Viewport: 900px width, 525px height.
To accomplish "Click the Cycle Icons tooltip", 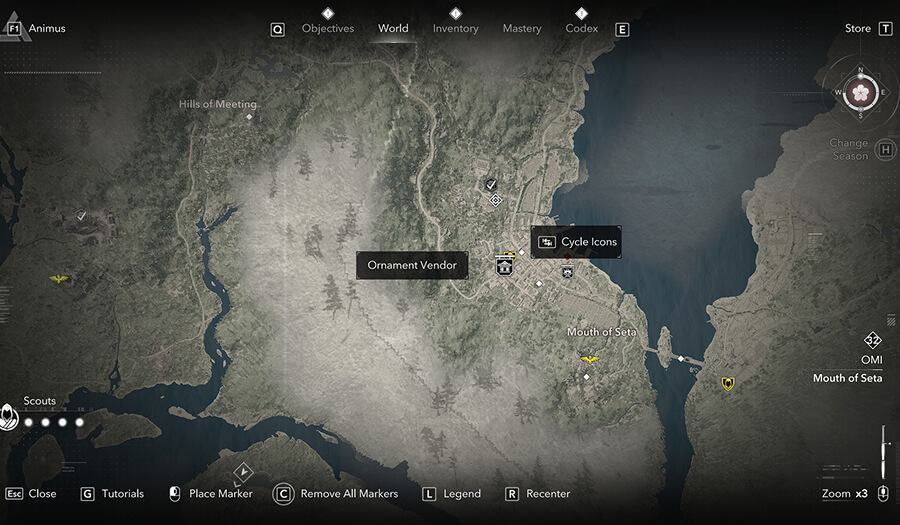I will coord(578,242).
